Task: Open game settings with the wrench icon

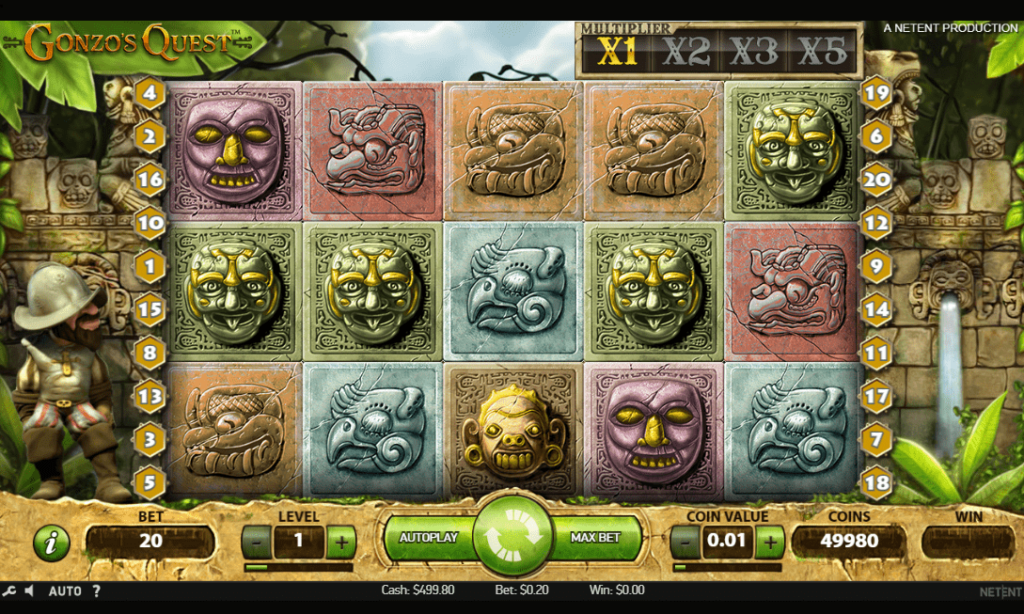Action: point(8,591)
